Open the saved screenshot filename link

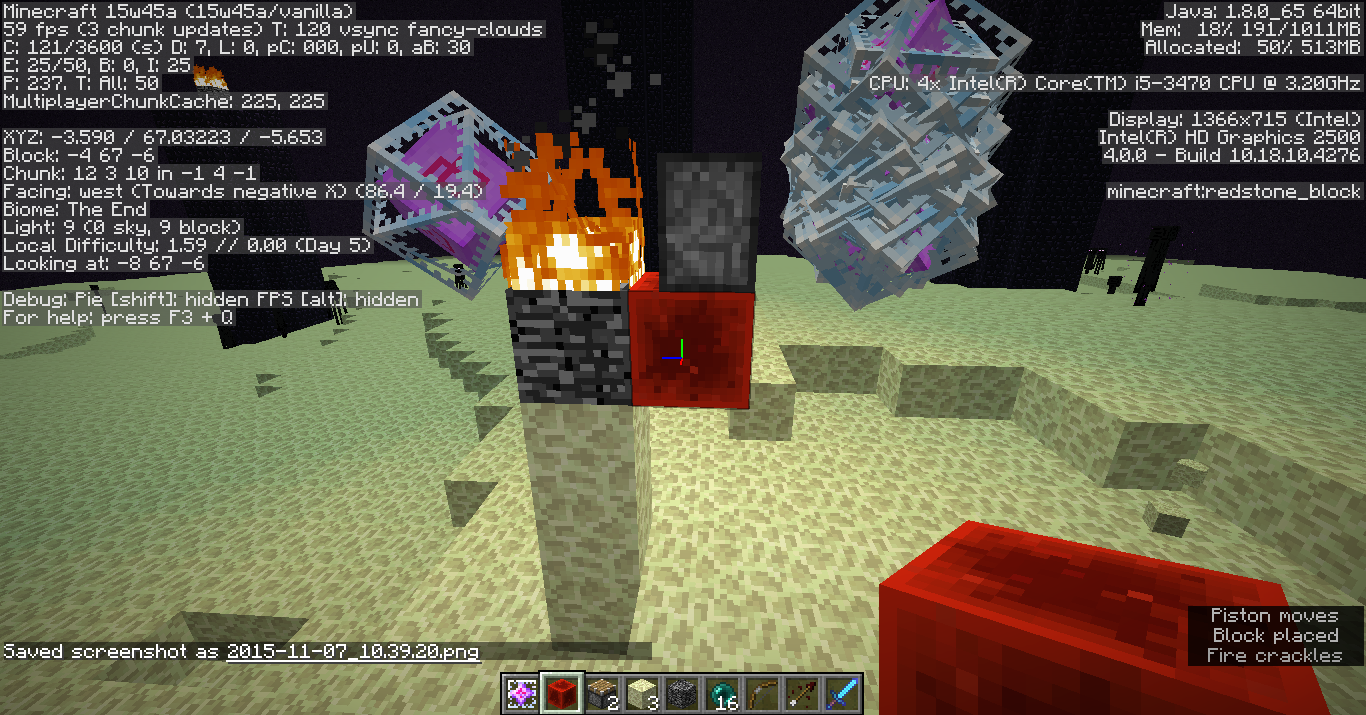tap(353, 652)
